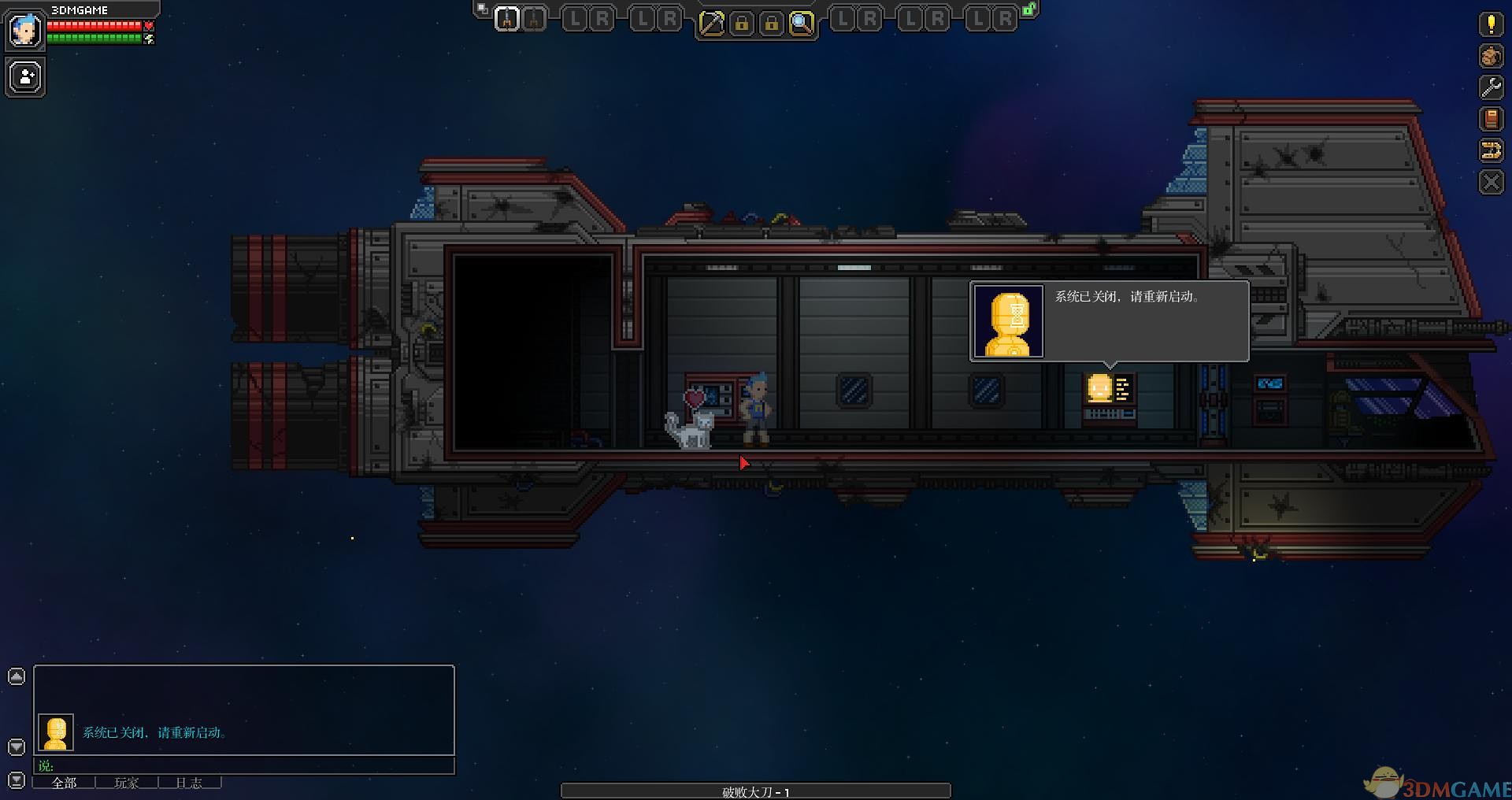This screenshot has height=800, width=1512.
Task: Switch chat to the 全部 tab
Action: (64, 783)
